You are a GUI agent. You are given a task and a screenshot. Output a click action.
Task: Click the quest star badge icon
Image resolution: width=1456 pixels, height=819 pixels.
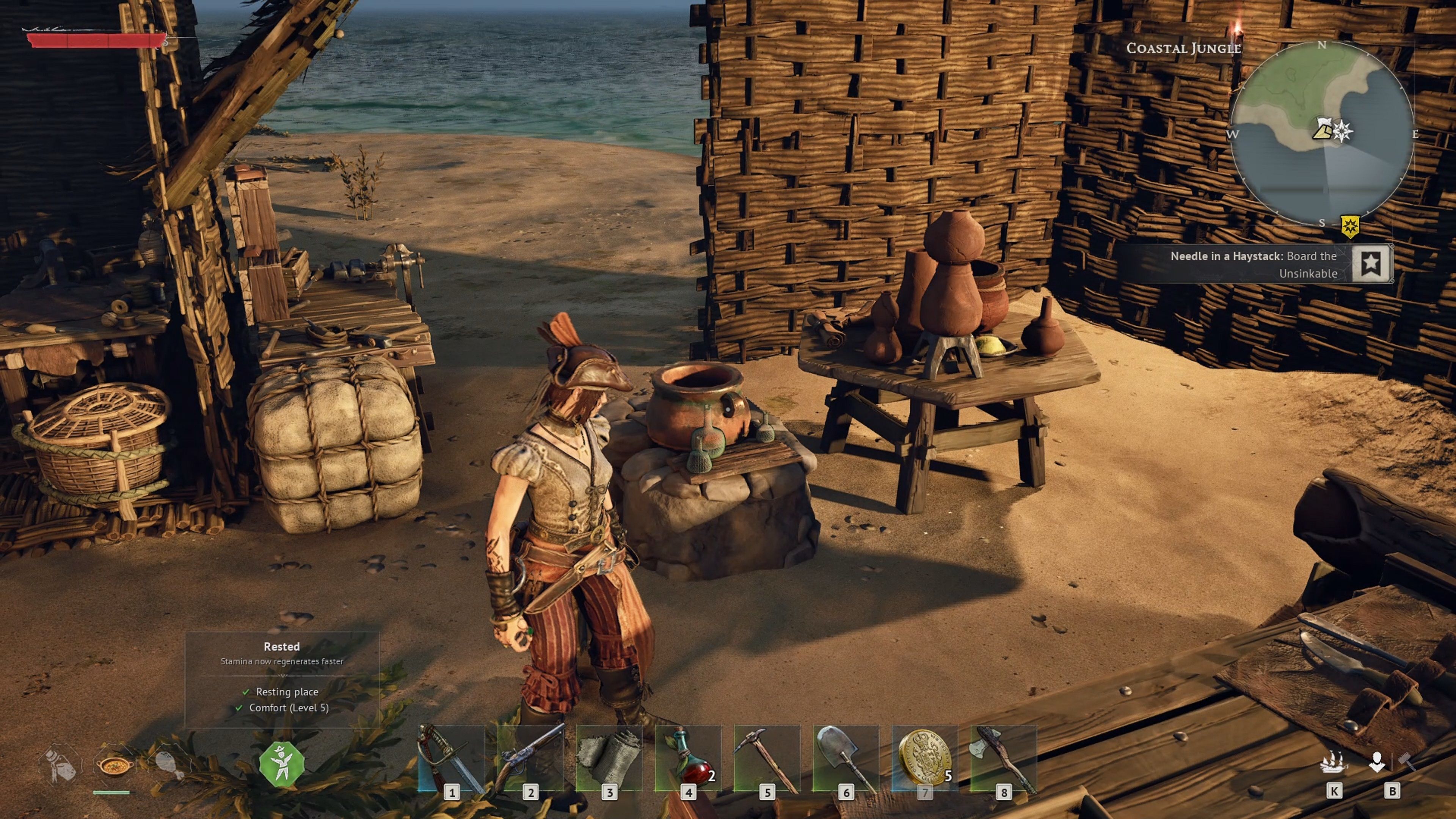pyautogui.click(x=1371, y=264)
